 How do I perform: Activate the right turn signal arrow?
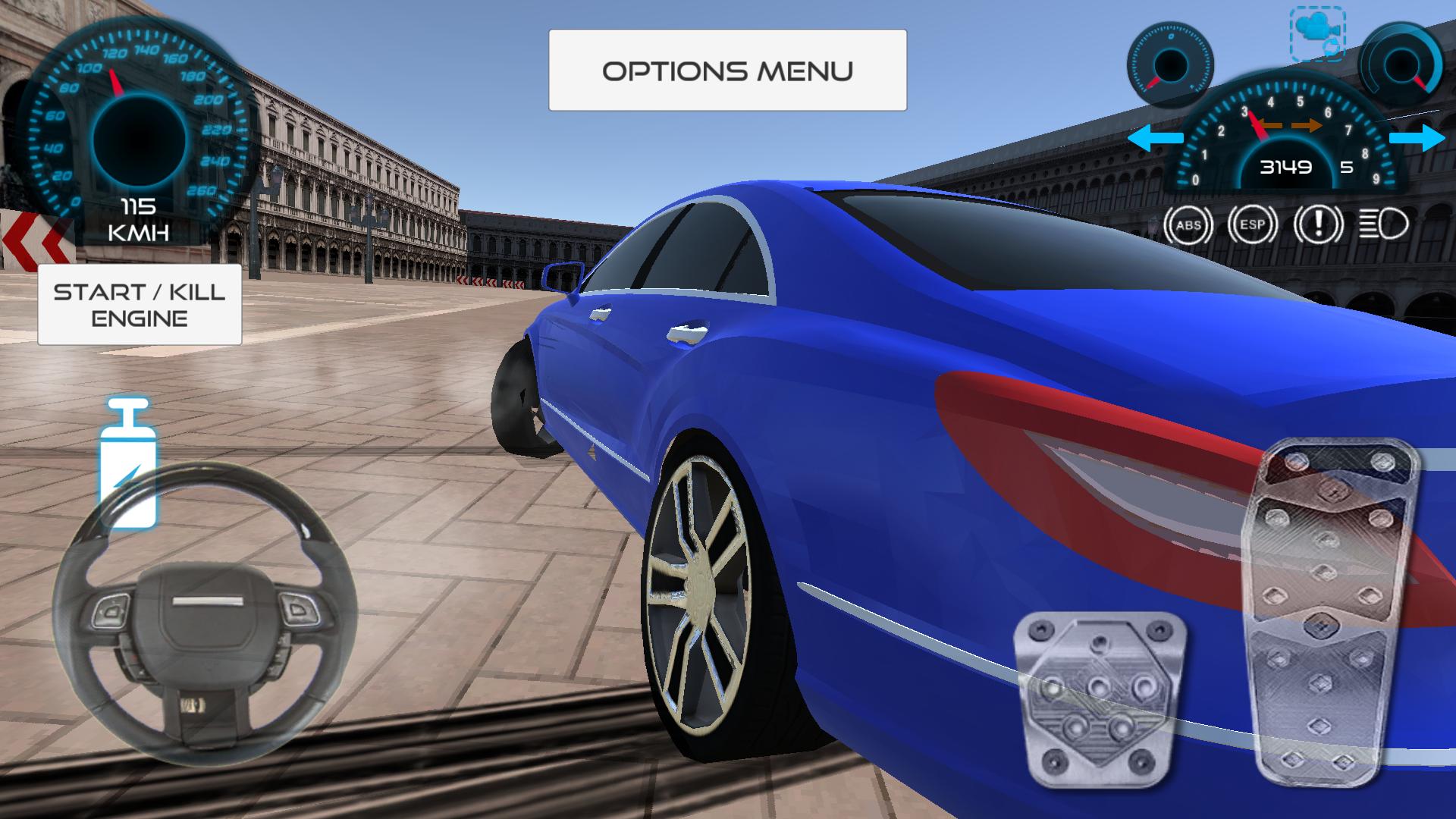point(1417,139)
